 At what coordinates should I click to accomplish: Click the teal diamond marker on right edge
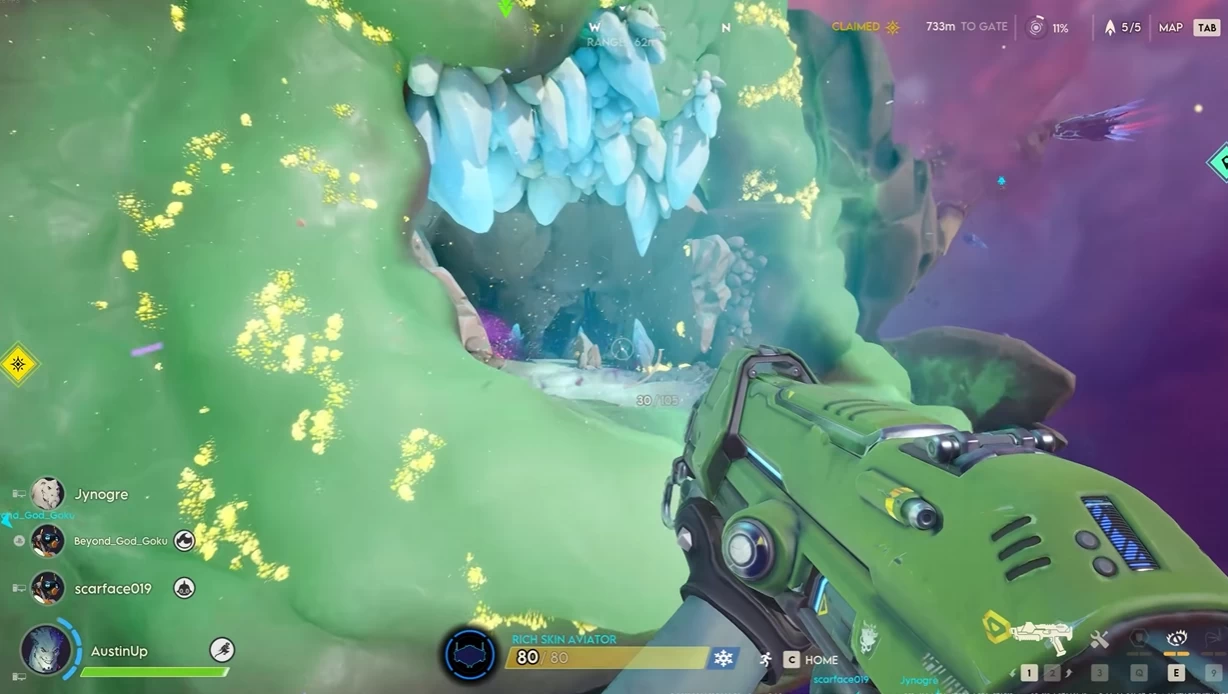pos(1219,162)
